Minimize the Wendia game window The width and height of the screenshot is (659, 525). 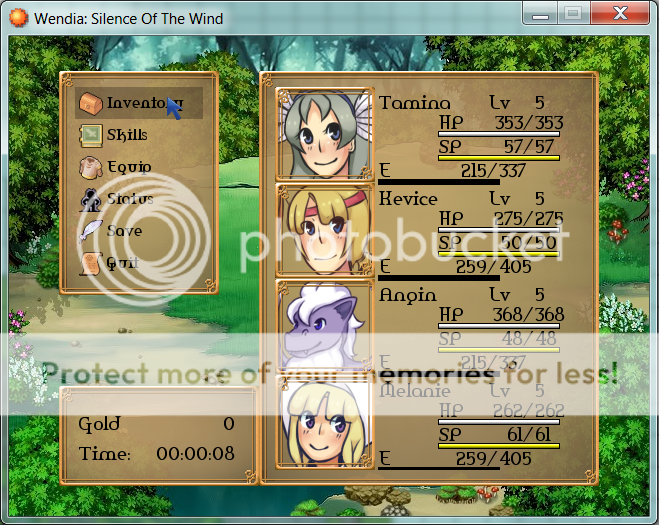click(542, 14)
